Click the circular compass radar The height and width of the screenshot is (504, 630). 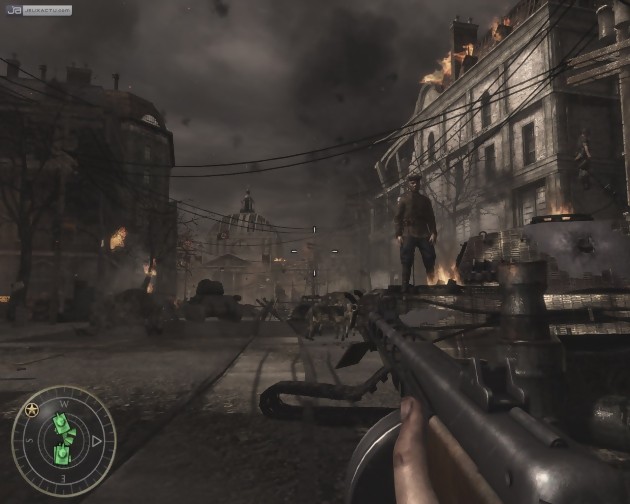point(63,441)
